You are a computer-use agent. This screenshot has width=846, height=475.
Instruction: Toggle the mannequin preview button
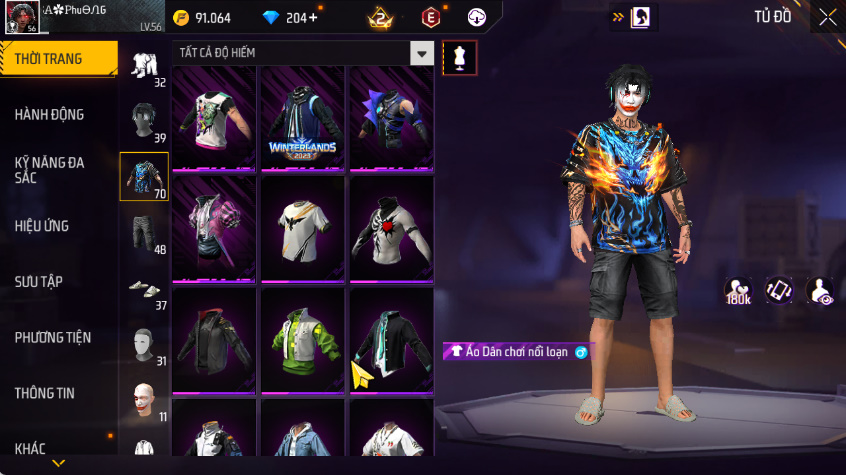pyautogui.click(x=460, y=58)
